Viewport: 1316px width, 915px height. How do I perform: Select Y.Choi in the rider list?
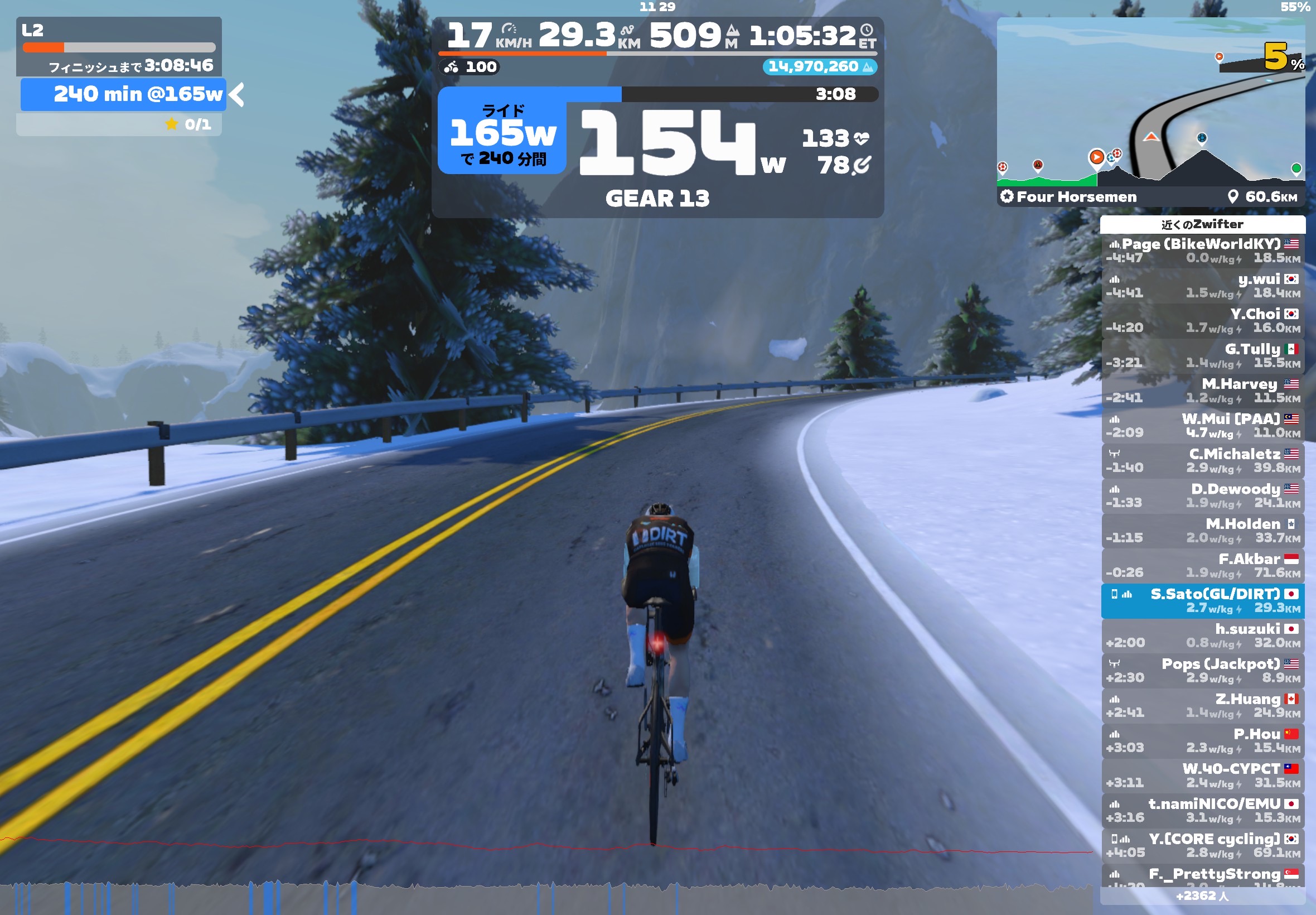(1202, 320)
